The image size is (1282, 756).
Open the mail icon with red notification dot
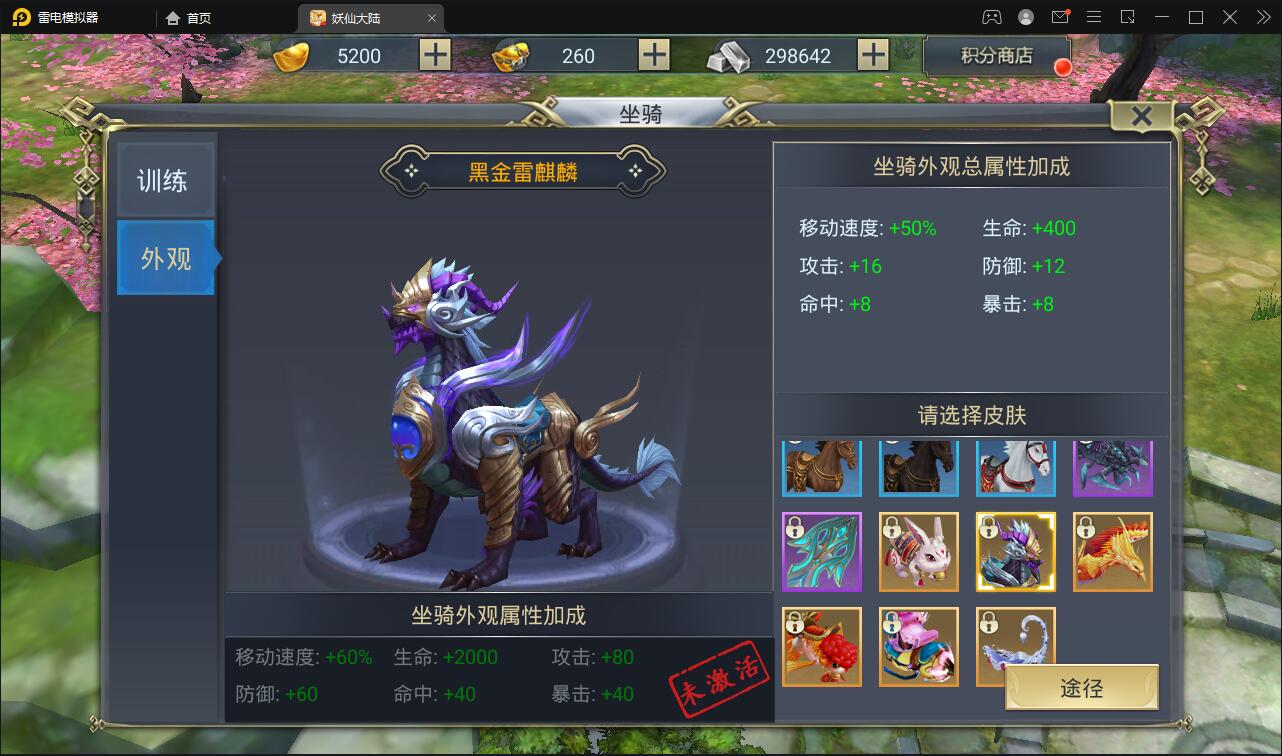1061,17
